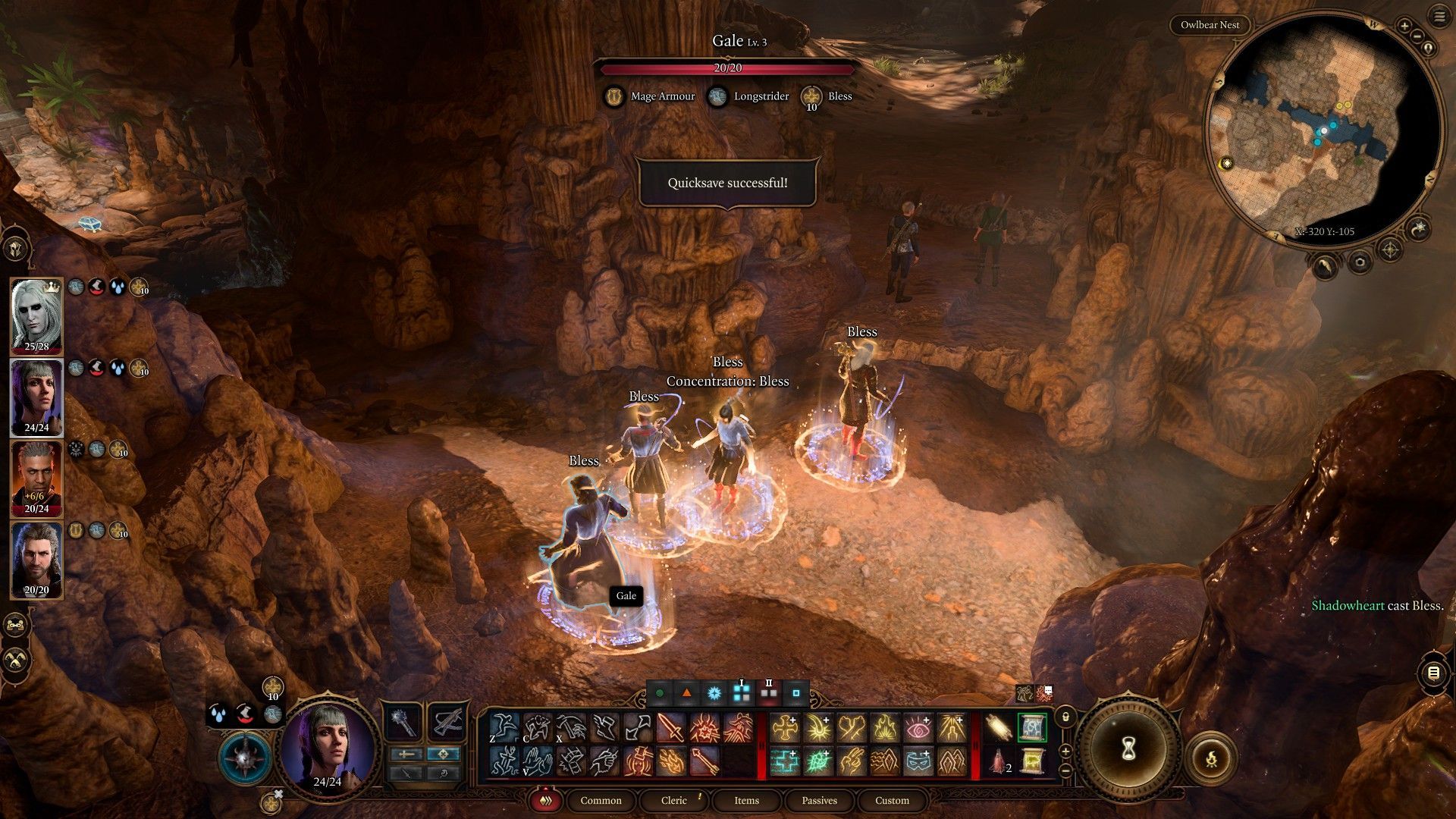Switch to the Cleric hotbar tab
Screen dimensions: 1456x819
pos(673,800)
